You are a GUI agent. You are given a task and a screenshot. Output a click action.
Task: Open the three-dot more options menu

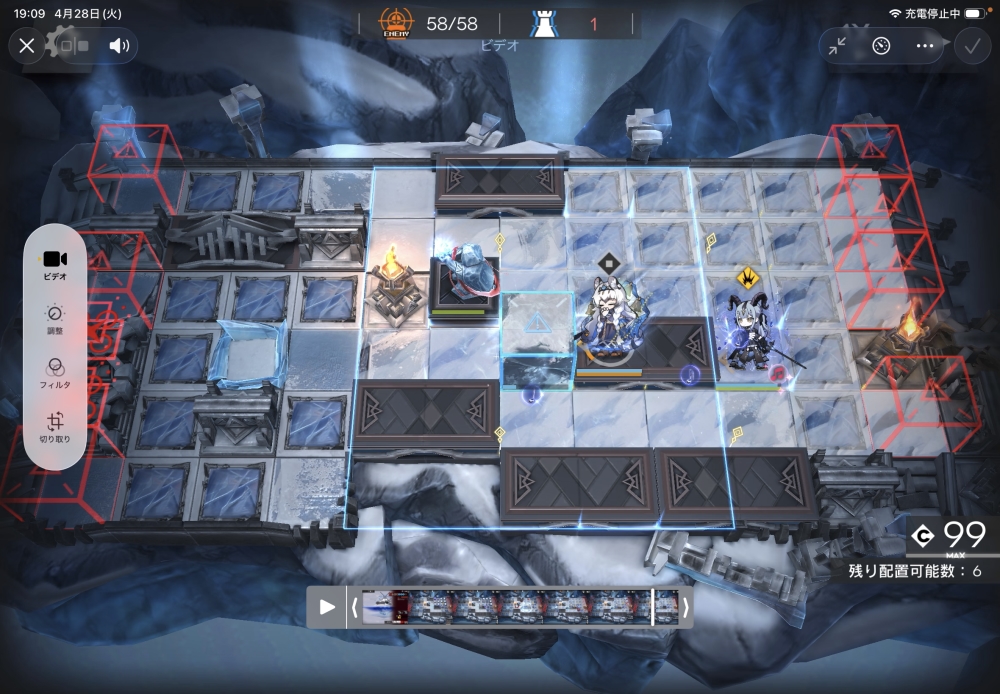click(925, 45)
